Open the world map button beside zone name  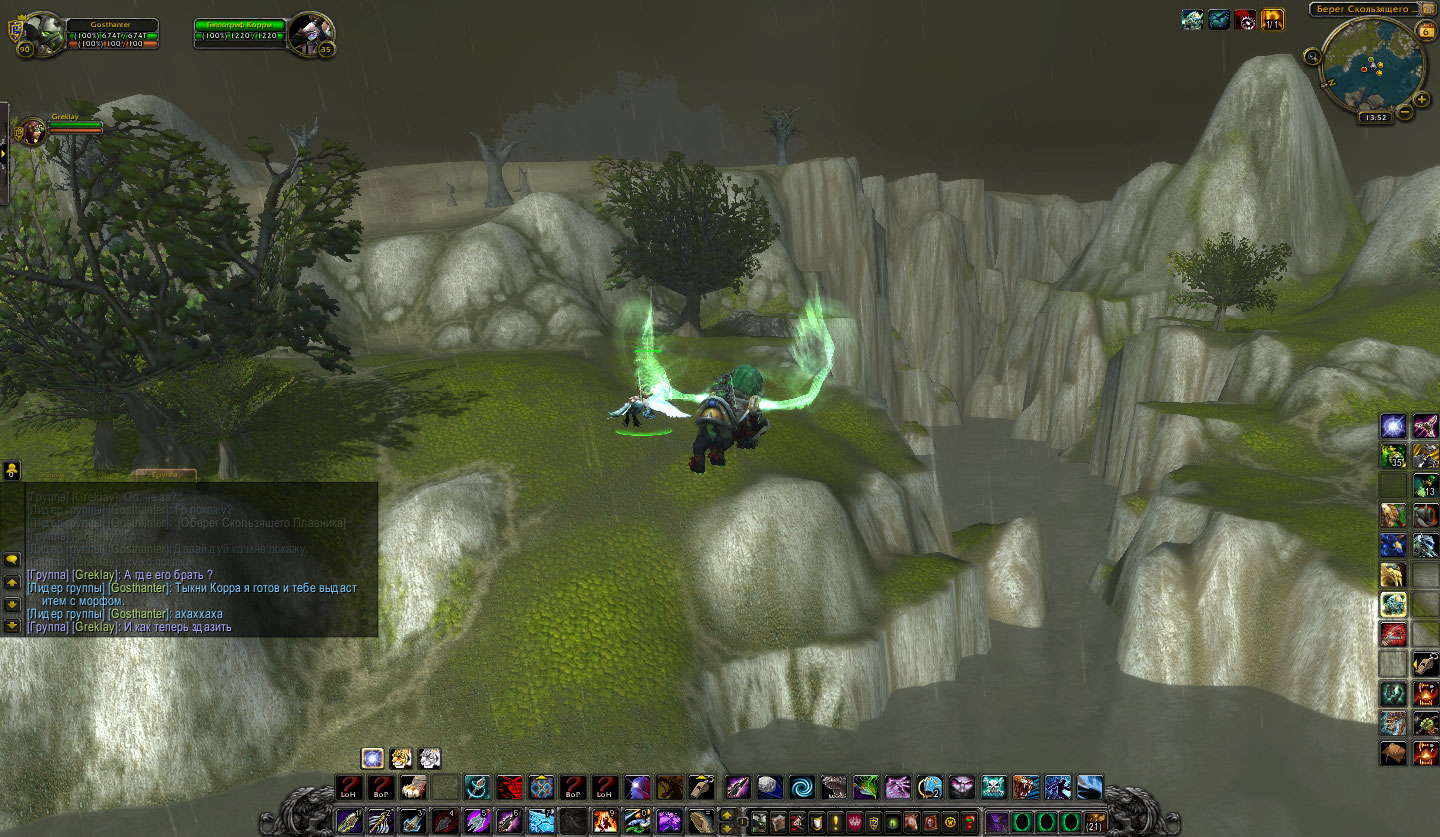[x=1428, y=9]
